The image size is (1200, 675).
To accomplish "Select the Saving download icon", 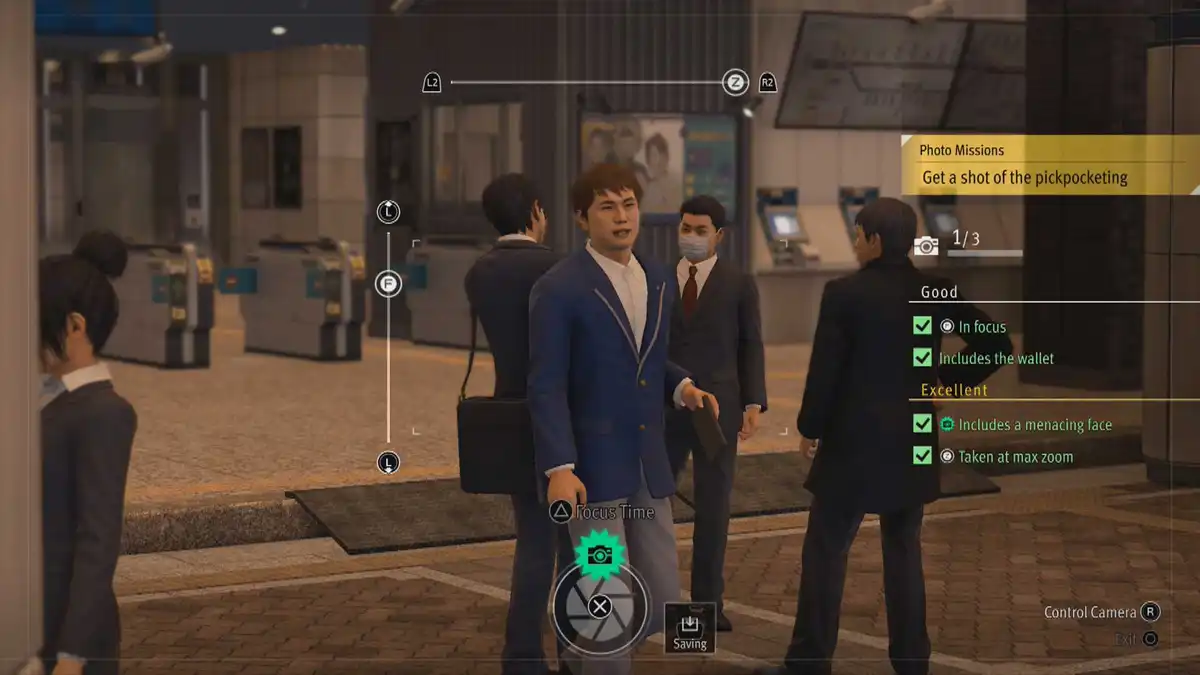I will point(689,627).
